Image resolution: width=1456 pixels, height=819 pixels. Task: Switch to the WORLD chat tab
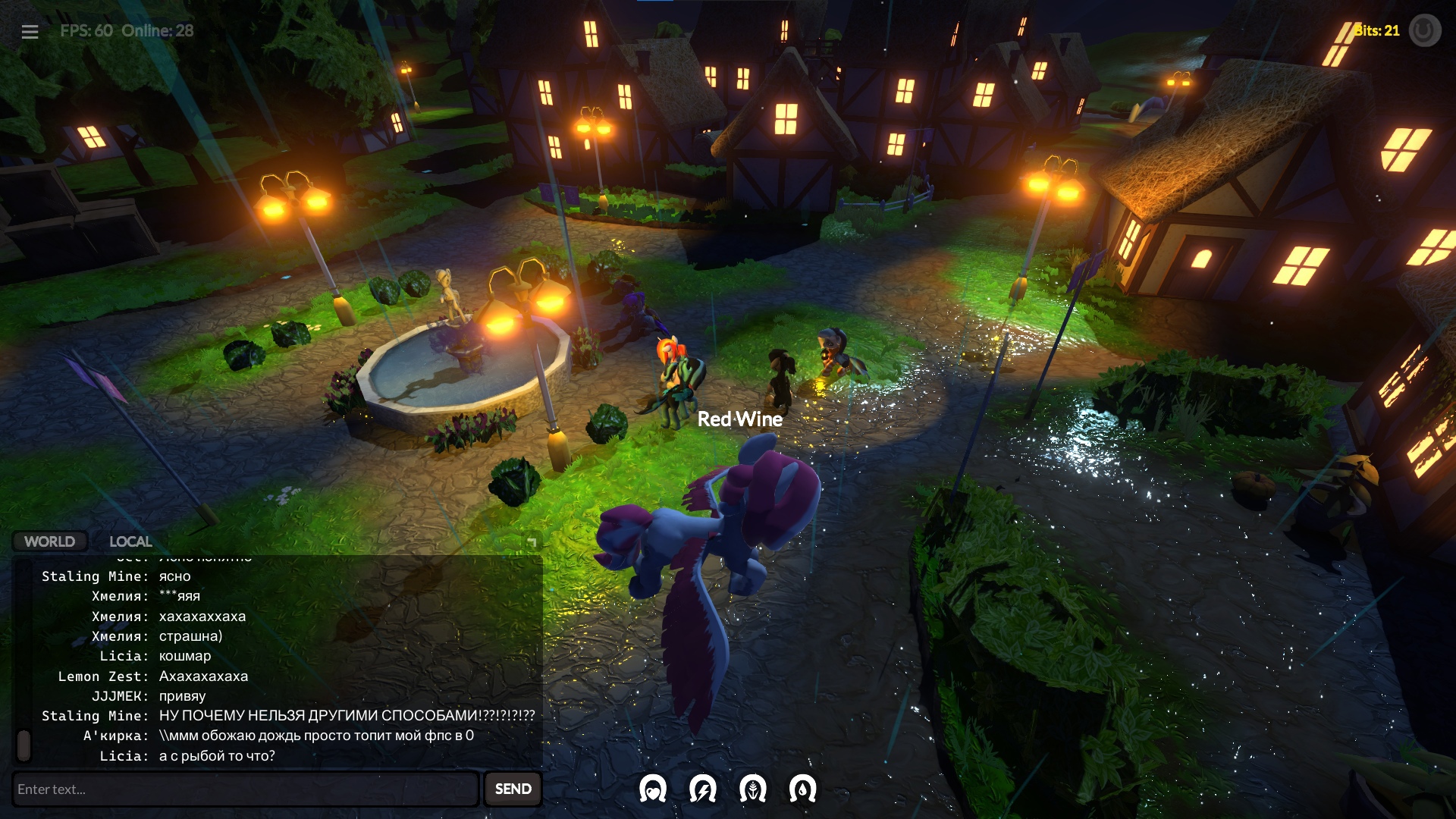(x=49, y=541)
